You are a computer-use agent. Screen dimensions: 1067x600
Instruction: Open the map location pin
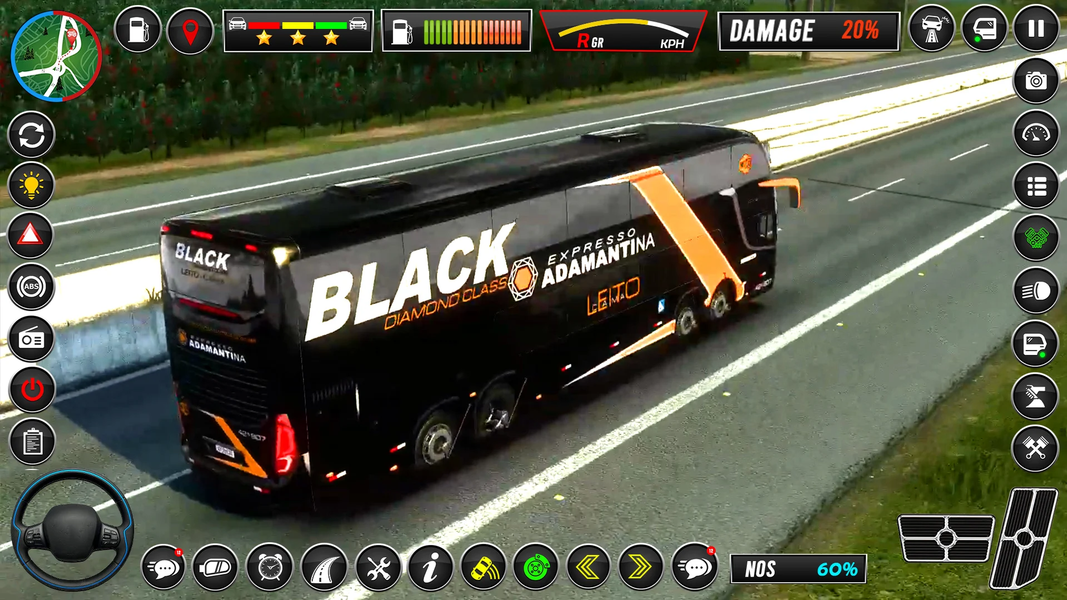pos(190,30)
